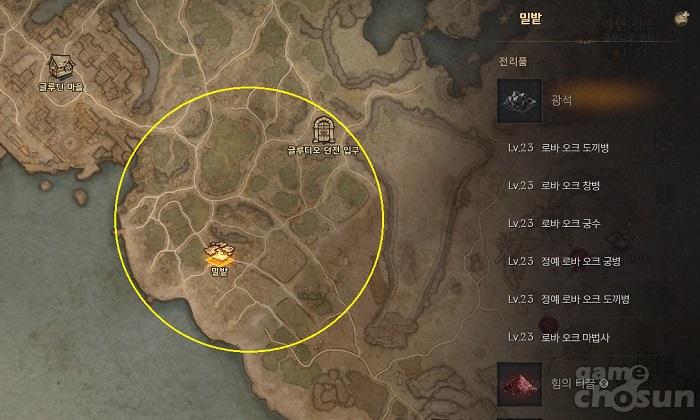Open the 글루디오 던전 입구 dungeon marker

pos(322,129)
